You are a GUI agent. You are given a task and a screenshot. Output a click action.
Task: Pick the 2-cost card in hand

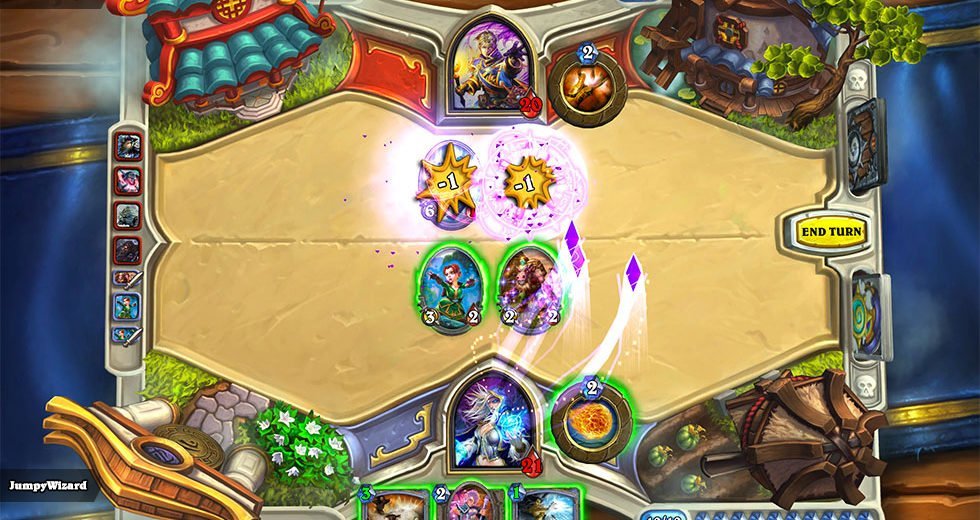[470, 505]
